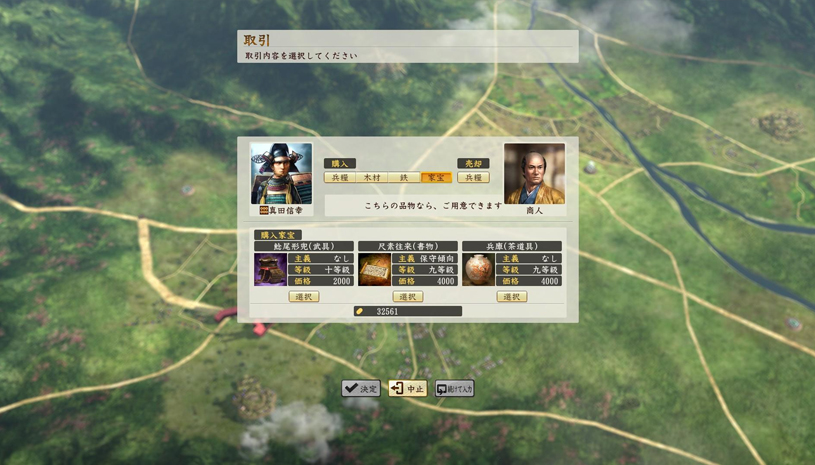
Task: Click the 鯰尾形兜 helmet thumbnail
Action: pos(271,270)
